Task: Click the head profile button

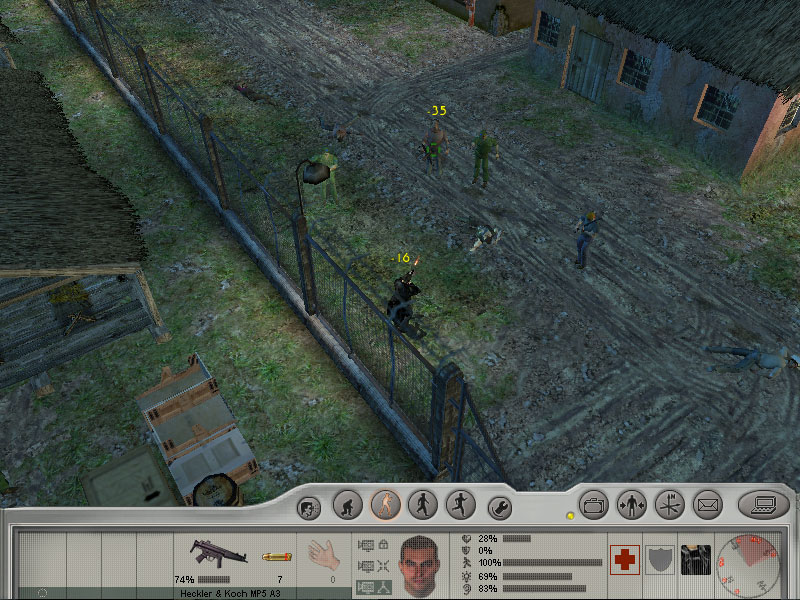Action: click(309, 507)
